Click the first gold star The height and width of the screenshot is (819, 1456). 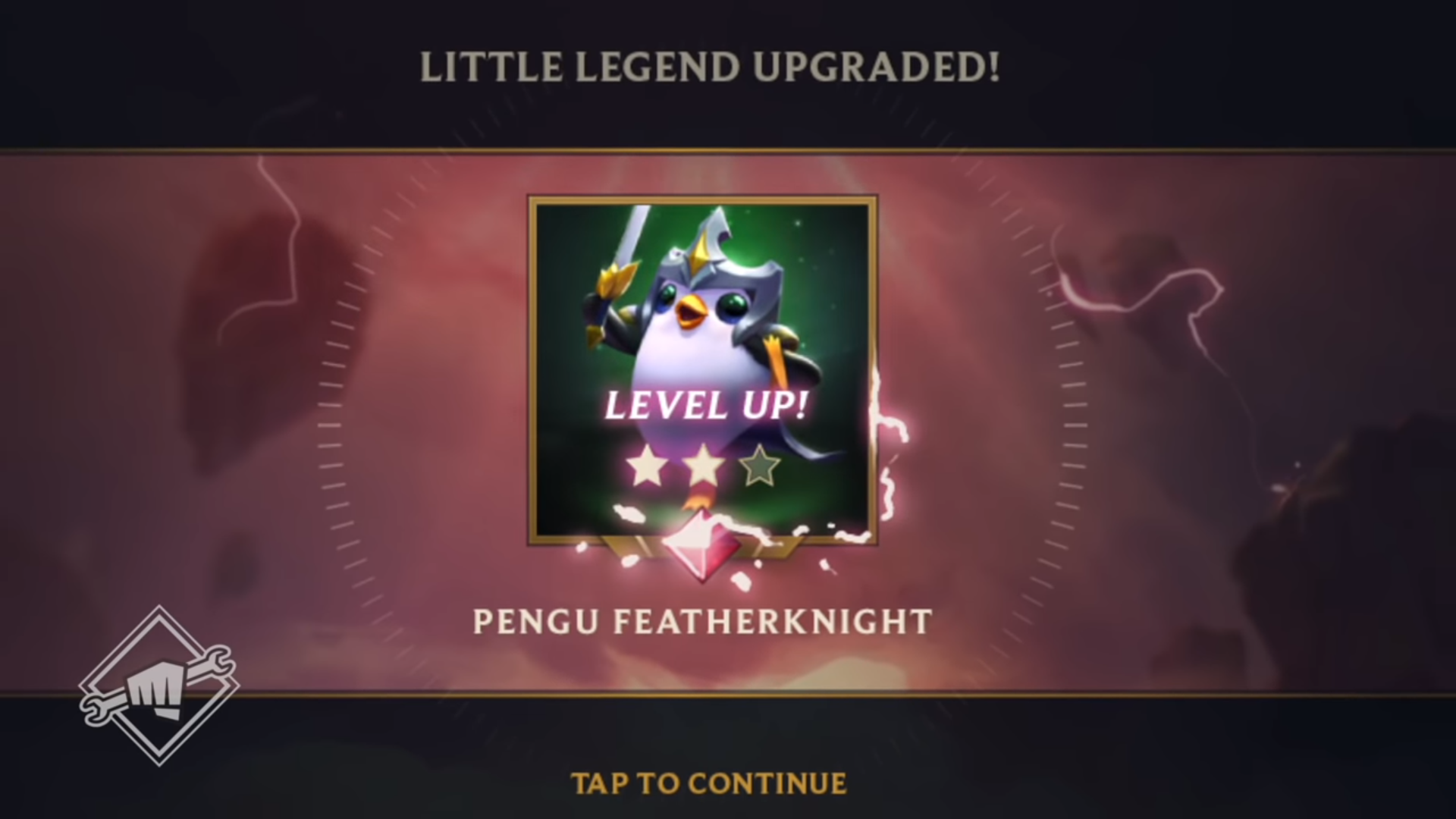(x=648, y=466)
